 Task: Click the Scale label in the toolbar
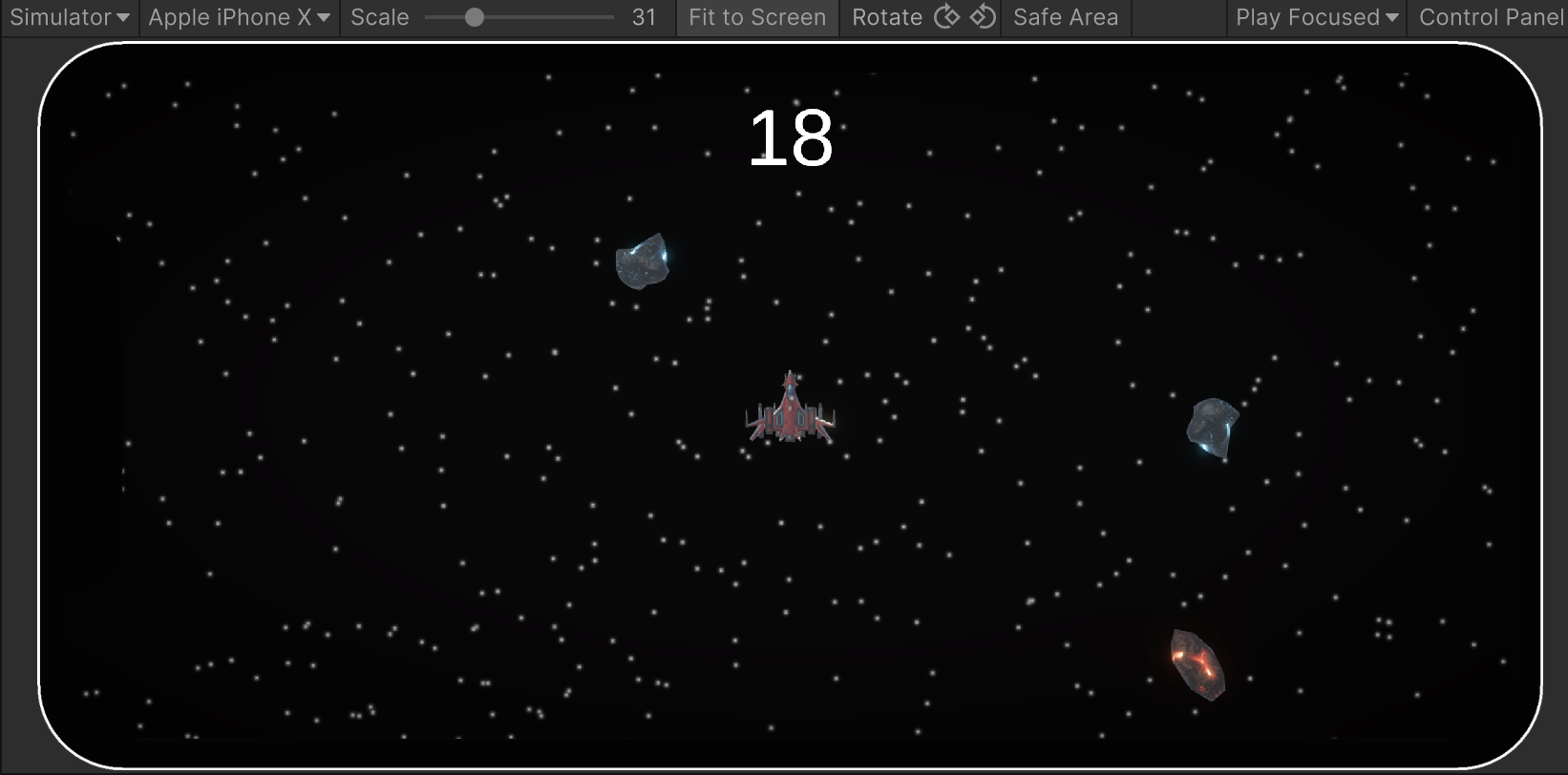pos(378,16)
